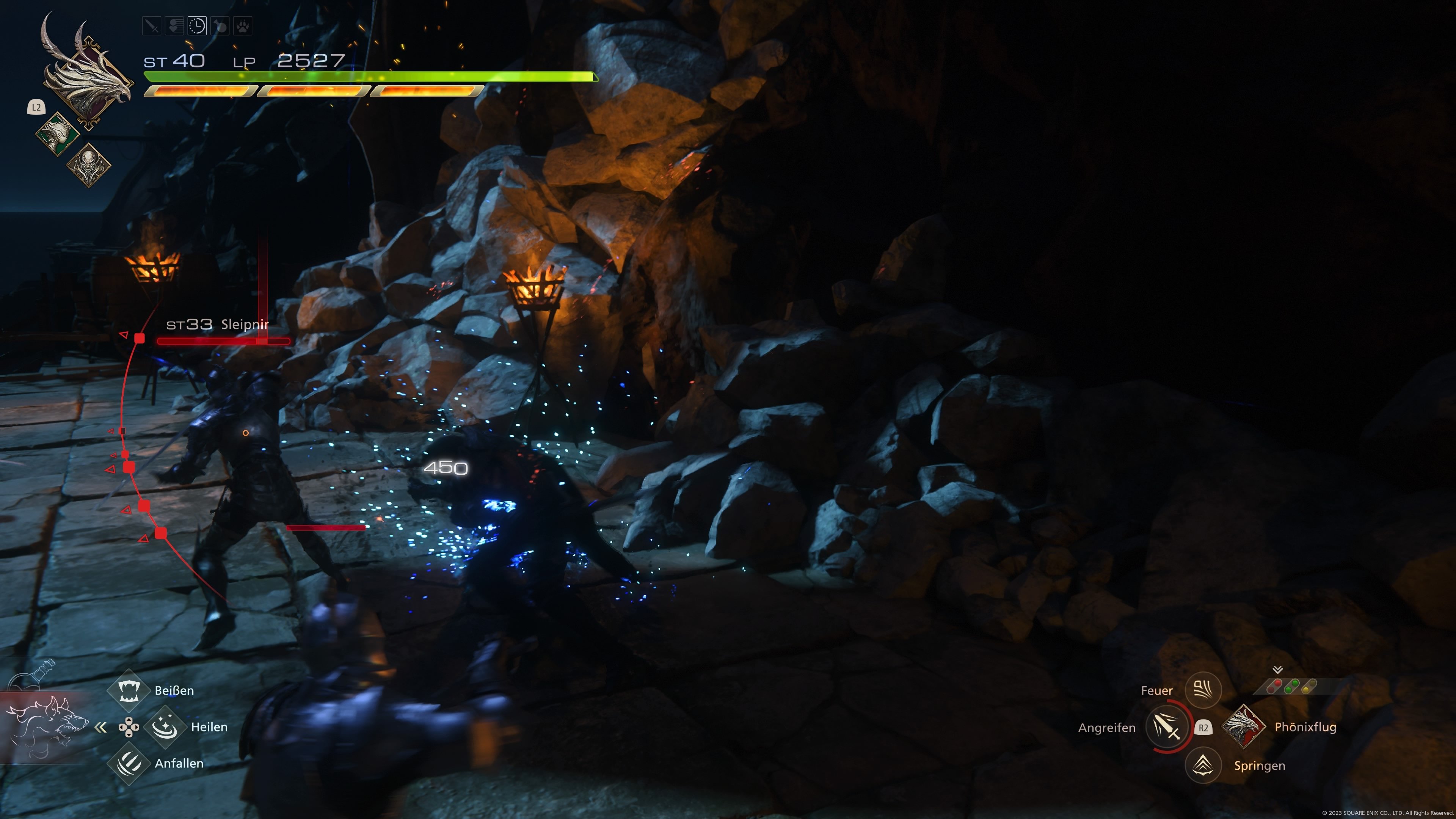Click the double chevron beside Torgal's commands
1456x819 pixels.
[100, 728]
